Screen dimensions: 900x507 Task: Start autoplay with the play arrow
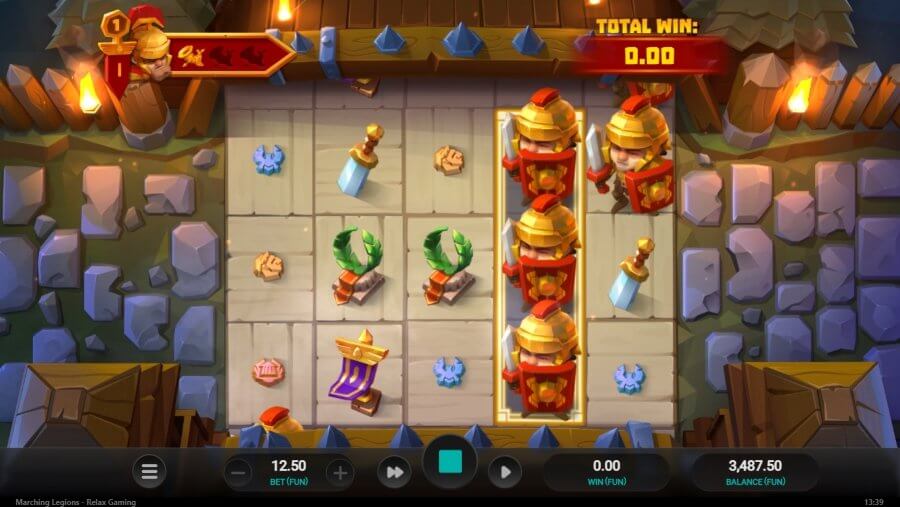pyautogui.click(x=505, y=472)
